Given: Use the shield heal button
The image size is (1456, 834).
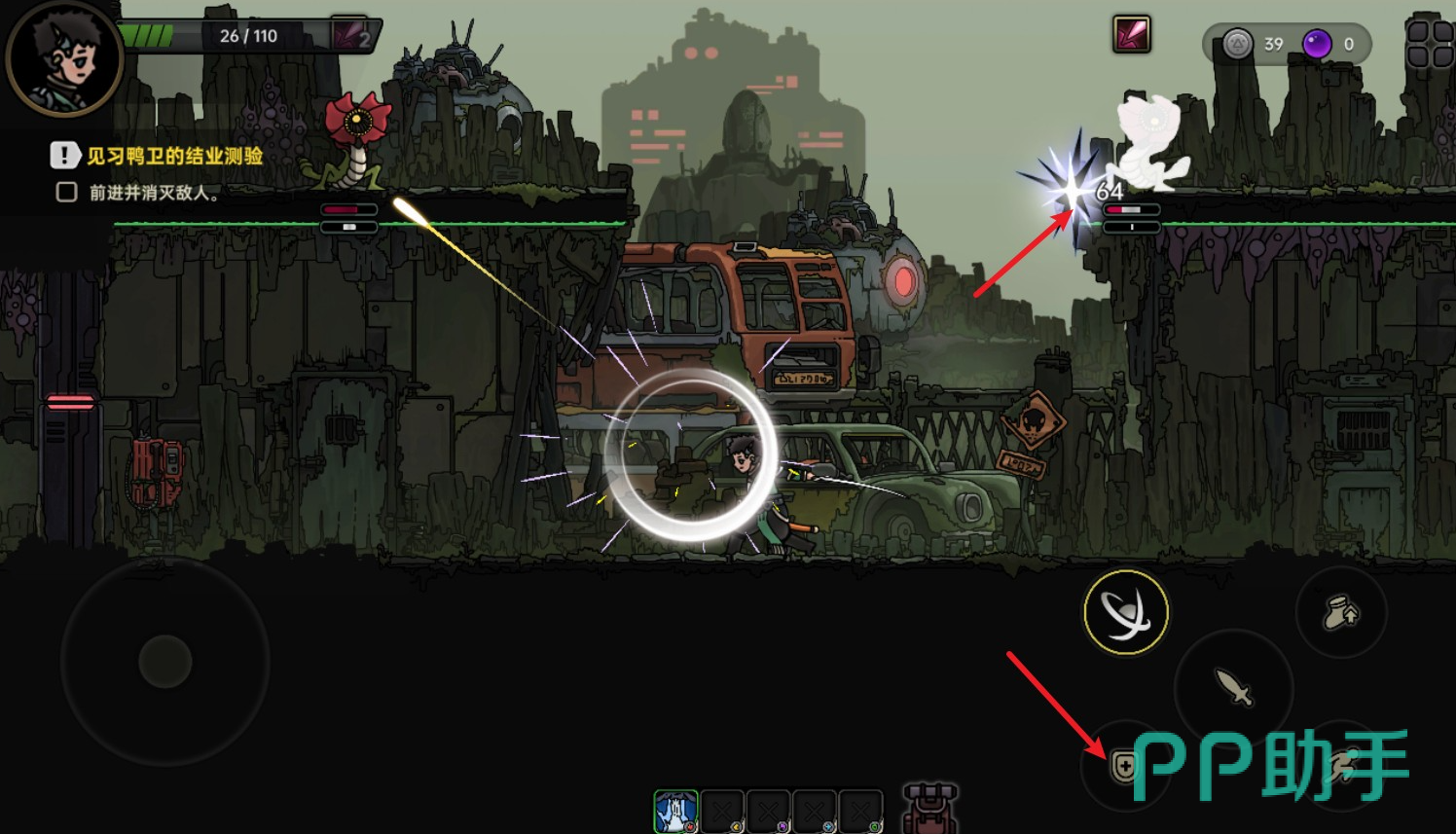Looking at the screenshot, I should [1124, 767].
